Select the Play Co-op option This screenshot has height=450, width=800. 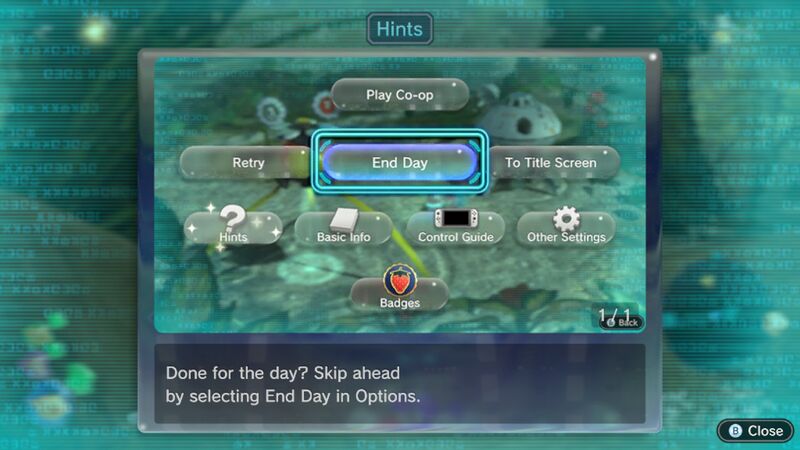point(399,95)
